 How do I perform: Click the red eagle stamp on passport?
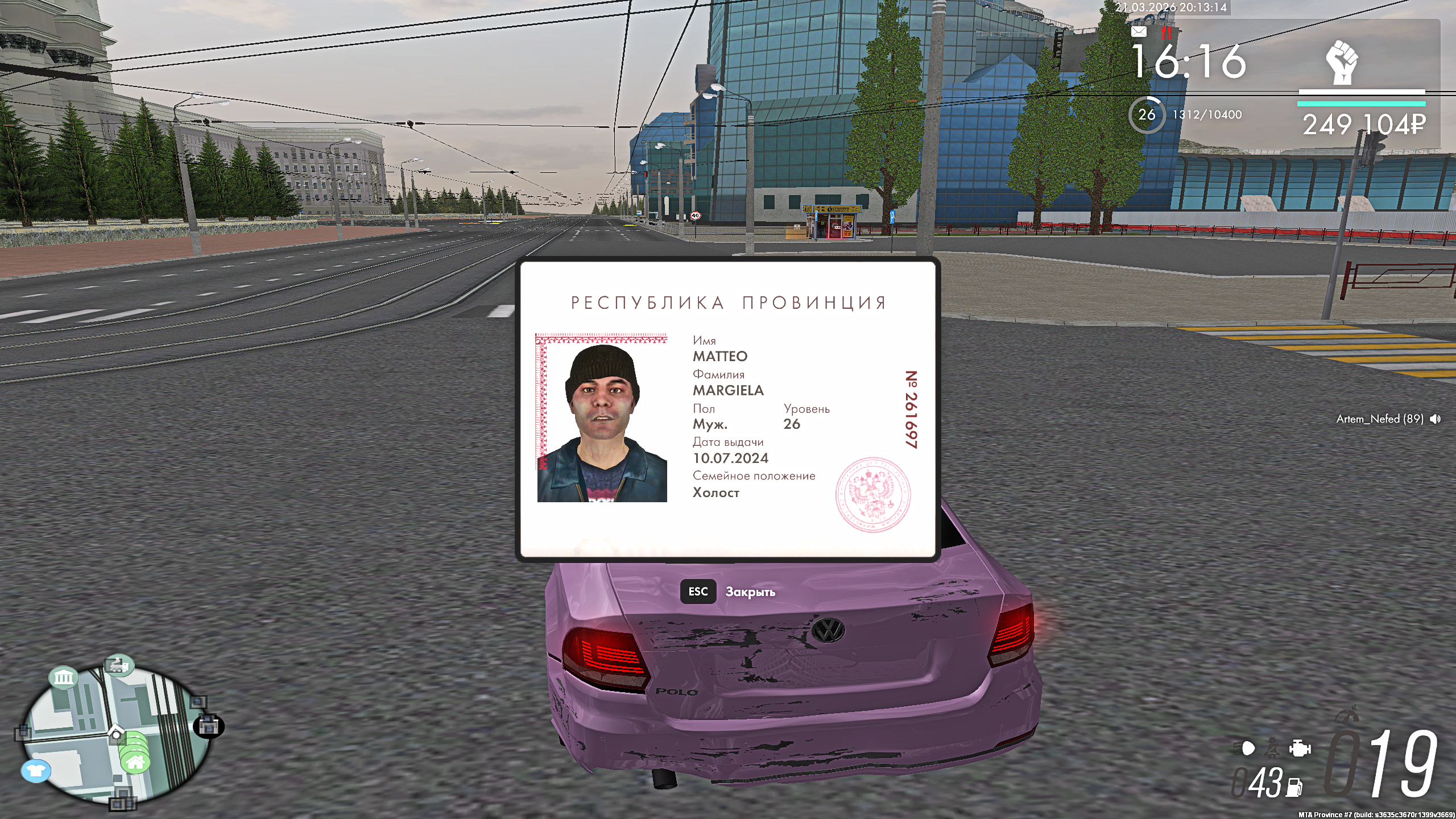[872, 494]
